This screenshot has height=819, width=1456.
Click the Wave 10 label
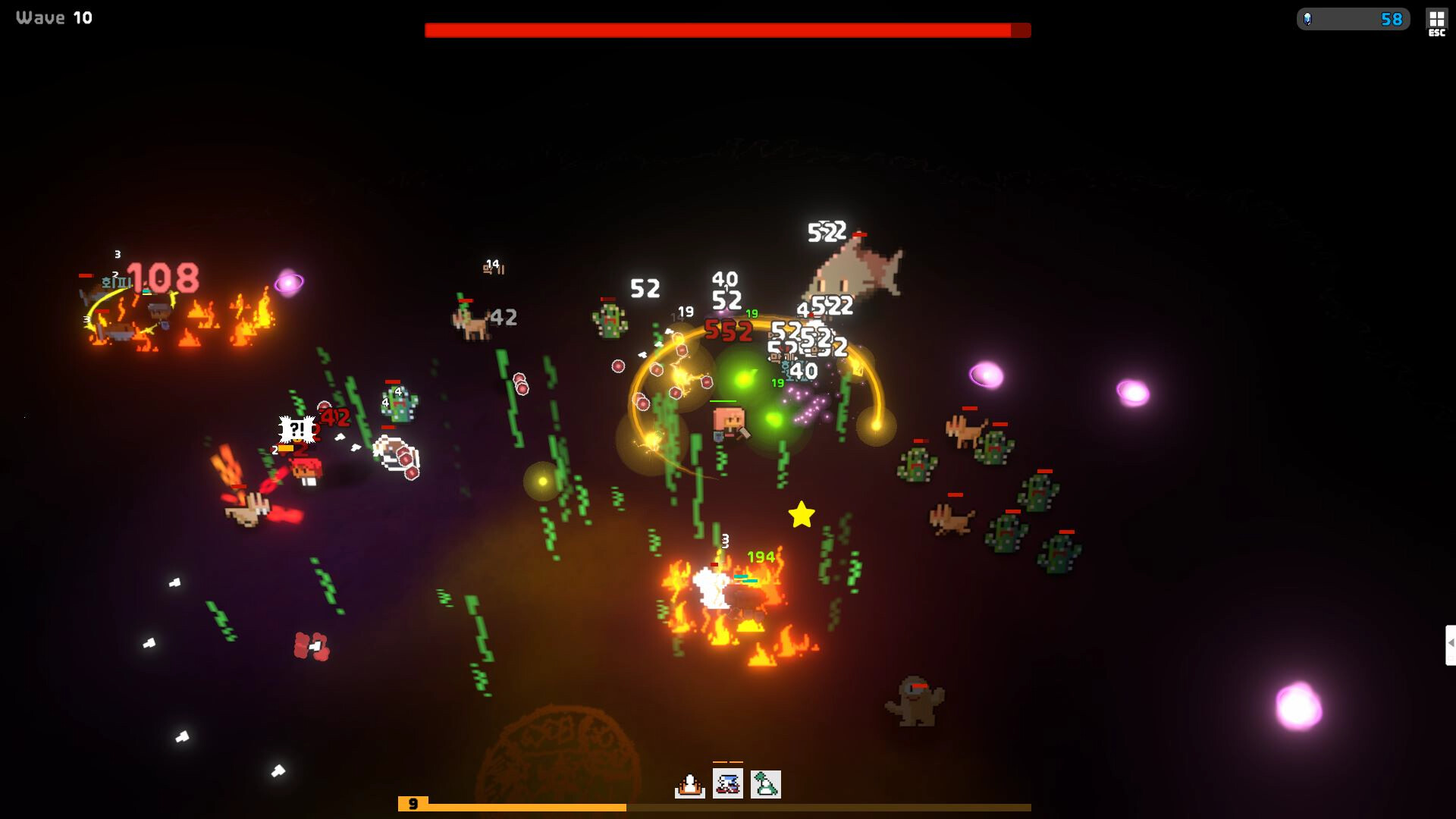53,17
